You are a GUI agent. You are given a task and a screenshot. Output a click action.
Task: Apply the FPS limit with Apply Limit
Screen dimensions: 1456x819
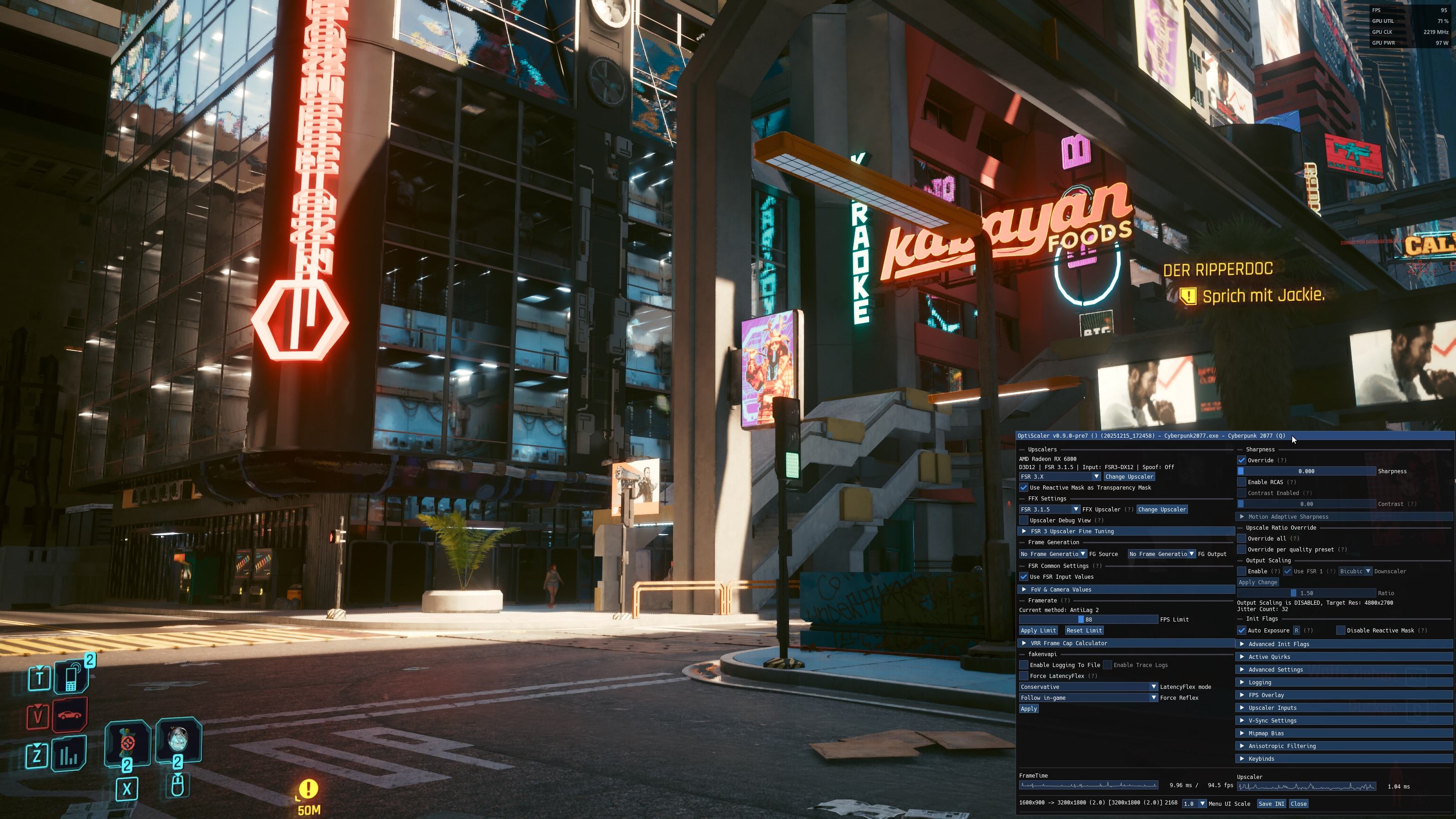[x=1038, y=631]
